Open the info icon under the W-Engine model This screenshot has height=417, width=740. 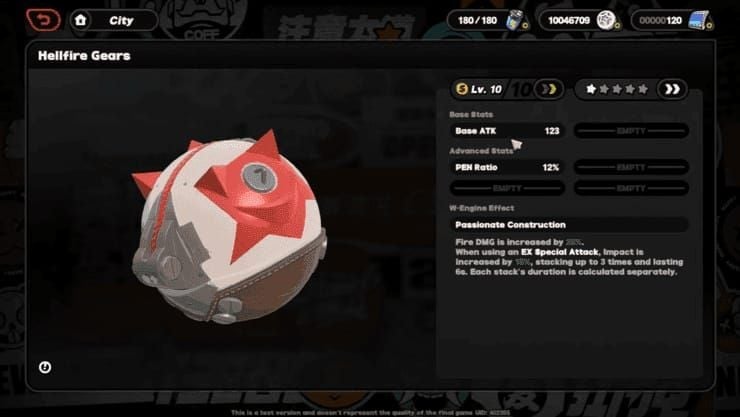point(45,367)
